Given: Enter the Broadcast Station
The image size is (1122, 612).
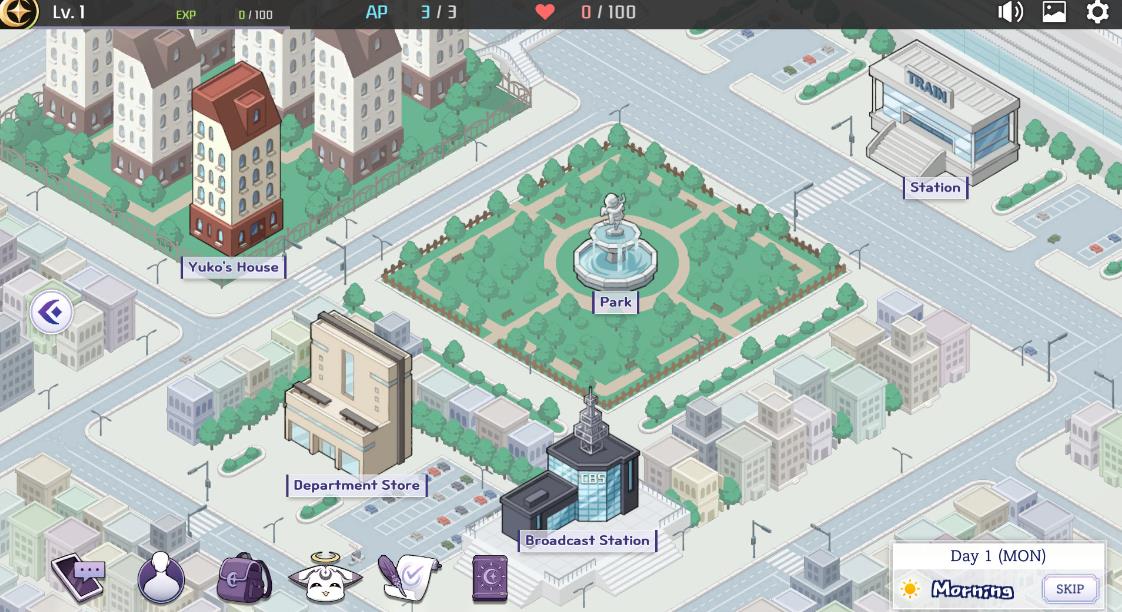Looking at the screenshot, I should point(587,540).
